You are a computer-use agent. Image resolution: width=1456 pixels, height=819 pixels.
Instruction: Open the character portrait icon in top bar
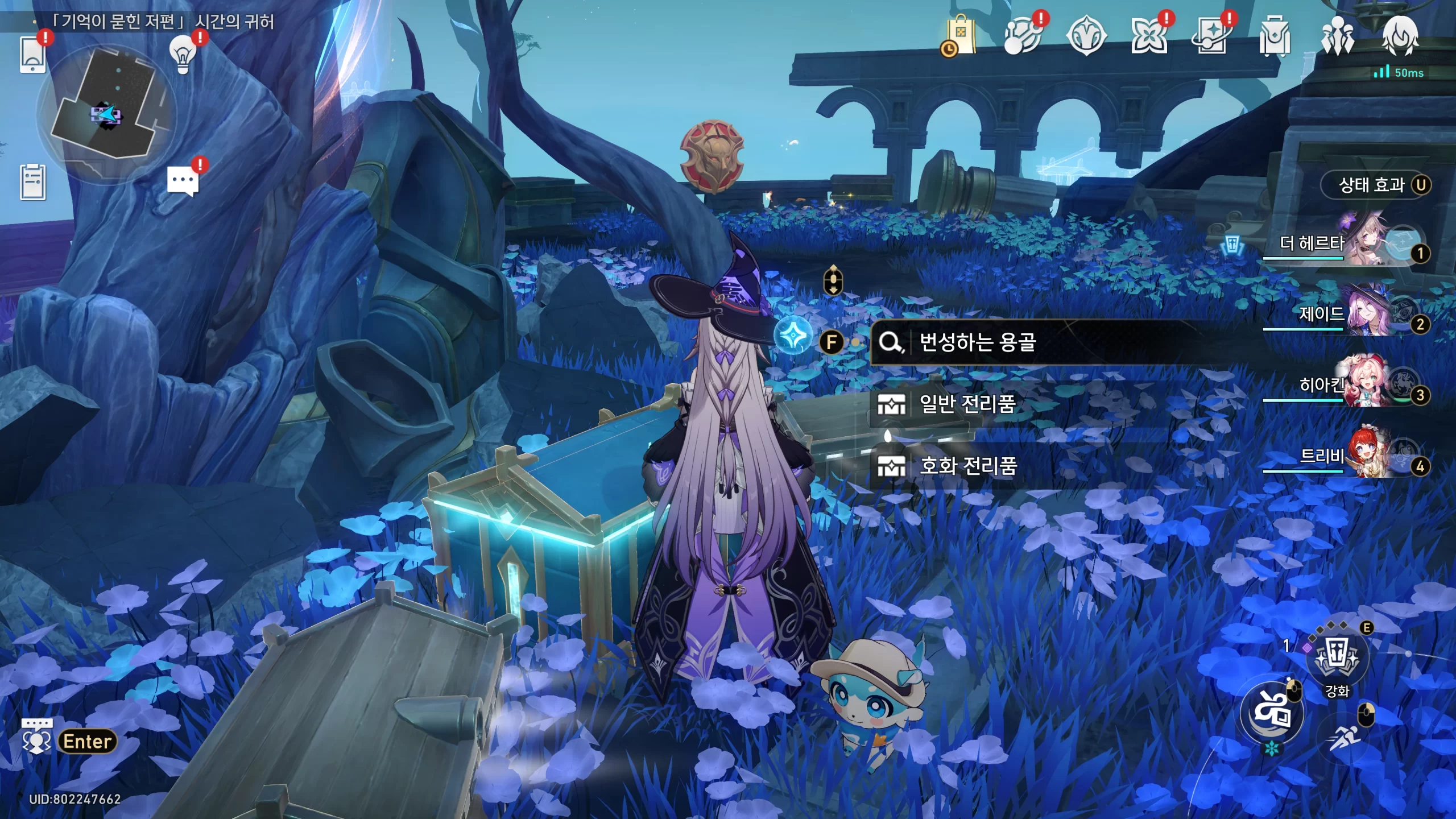(x=1400, y=36)
